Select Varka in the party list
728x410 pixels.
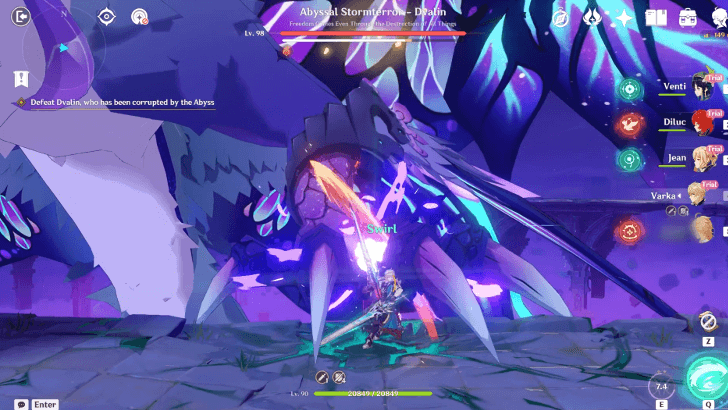click(702, 194)
